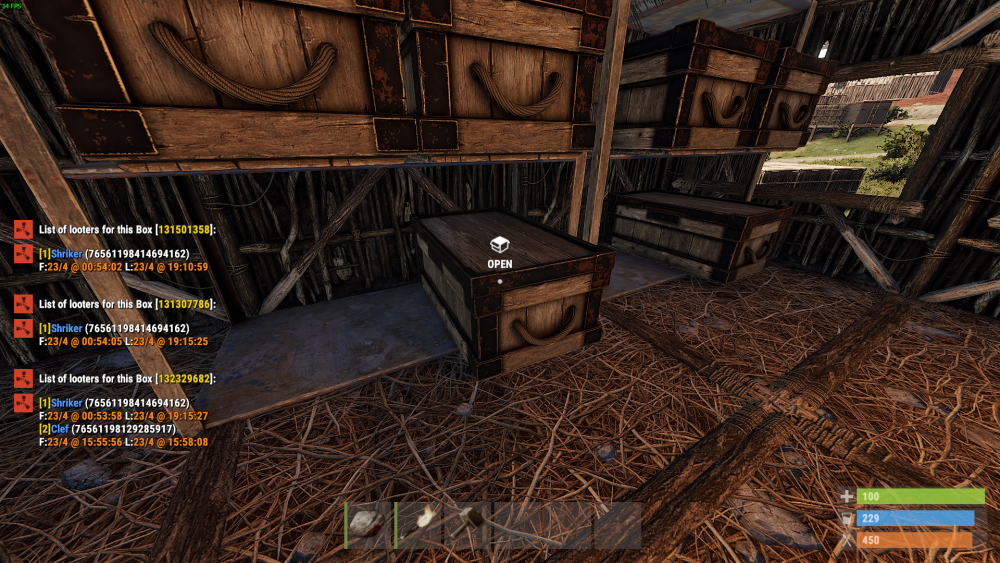Click player name Clef in chat

point(63,429)
